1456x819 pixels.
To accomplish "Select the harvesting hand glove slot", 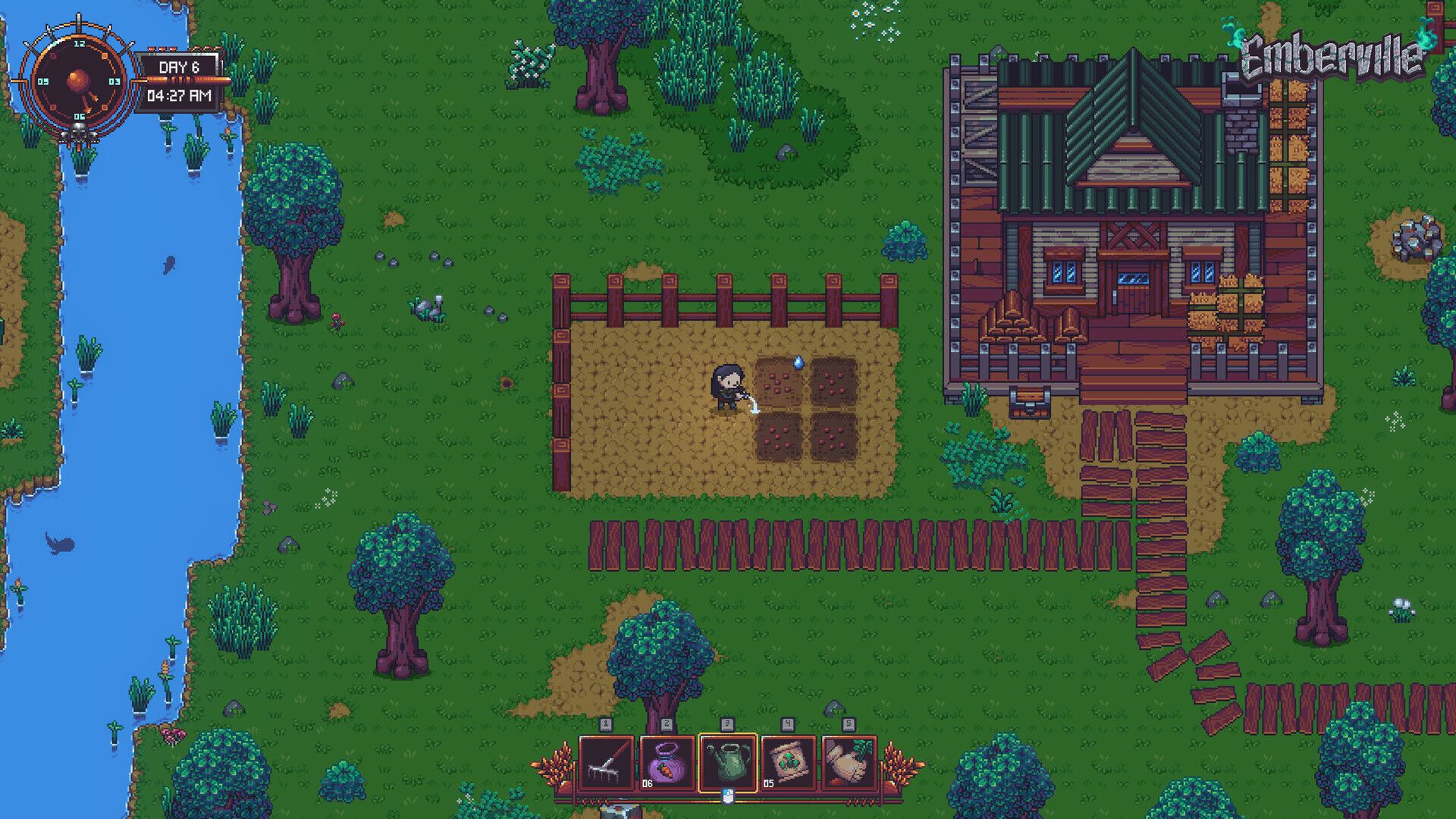I will 849,763.
